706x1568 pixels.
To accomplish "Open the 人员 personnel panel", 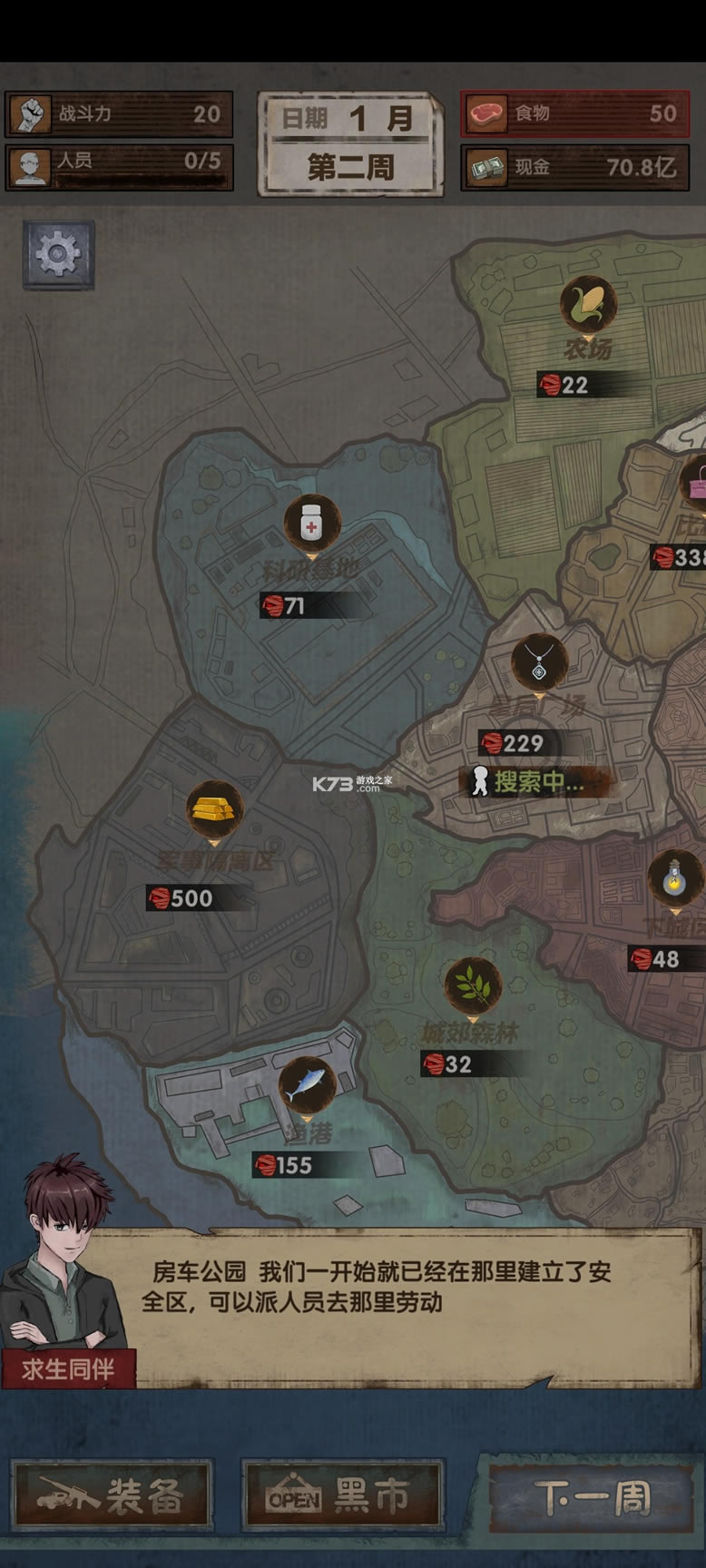I will 119,167.
